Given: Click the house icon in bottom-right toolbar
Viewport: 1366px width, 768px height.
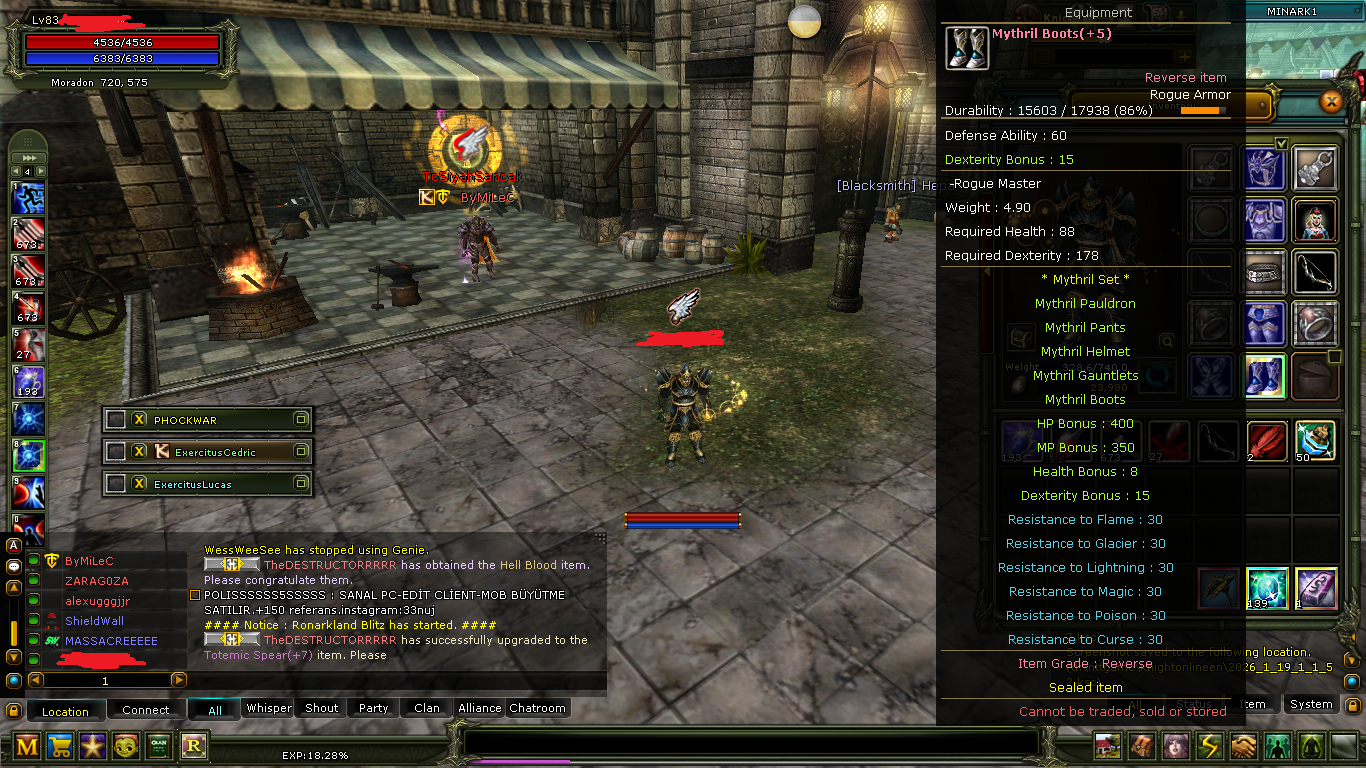Looking at the screenshot, I should point(1106,746).
